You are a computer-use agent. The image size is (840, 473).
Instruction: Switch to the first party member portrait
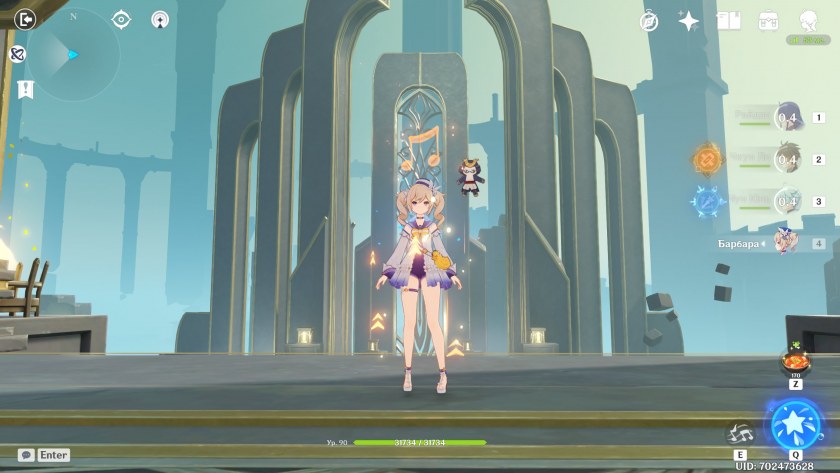pyautogui.click(x=788, y=118)
